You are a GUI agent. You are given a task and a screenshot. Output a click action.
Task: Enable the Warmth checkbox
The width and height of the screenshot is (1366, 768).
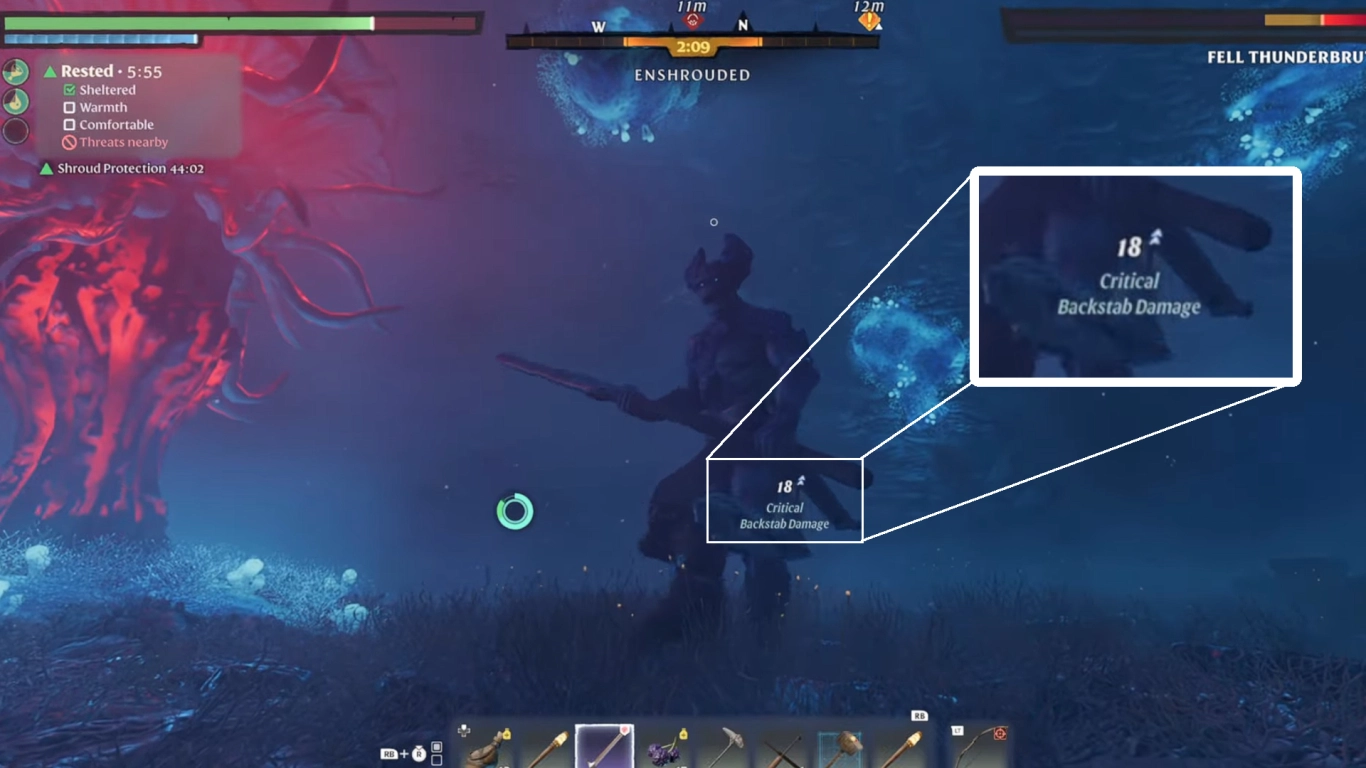click(70, 107)
